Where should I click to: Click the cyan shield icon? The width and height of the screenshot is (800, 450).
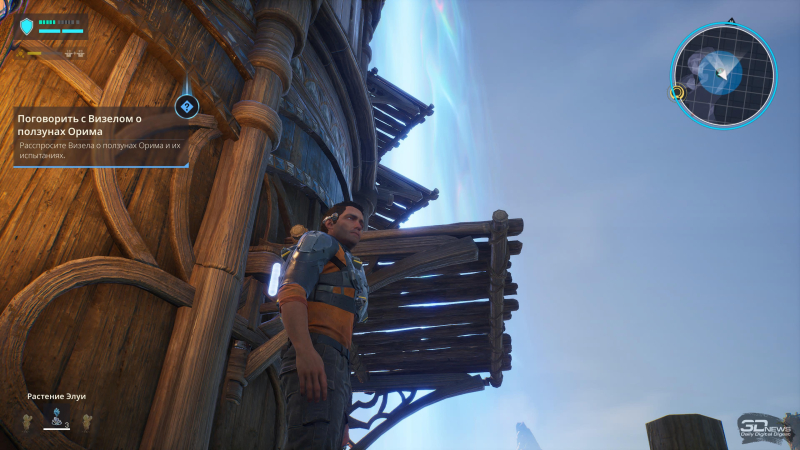pyautogui.click(x=25, y=26)
